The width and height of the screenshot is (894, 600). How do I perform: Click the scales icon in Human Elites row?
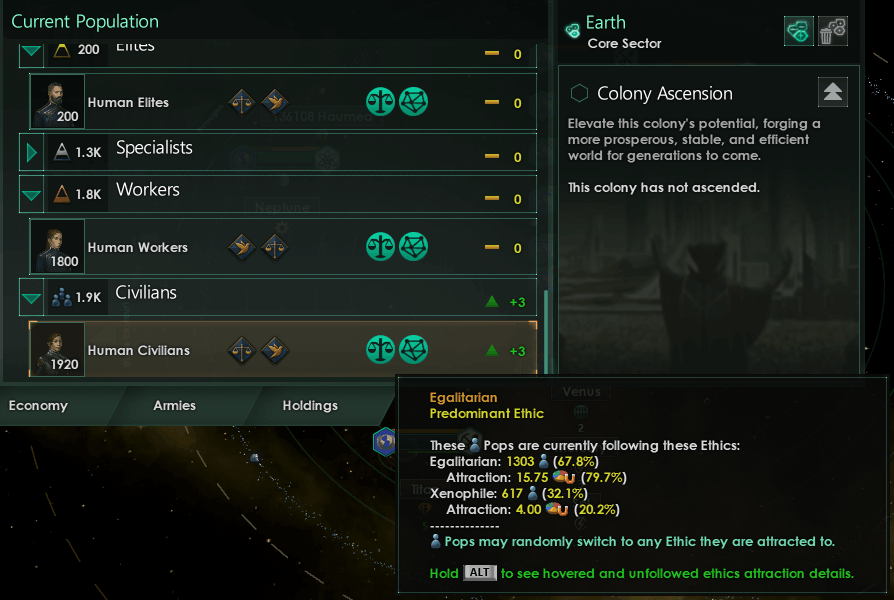(x=381, y=102)
